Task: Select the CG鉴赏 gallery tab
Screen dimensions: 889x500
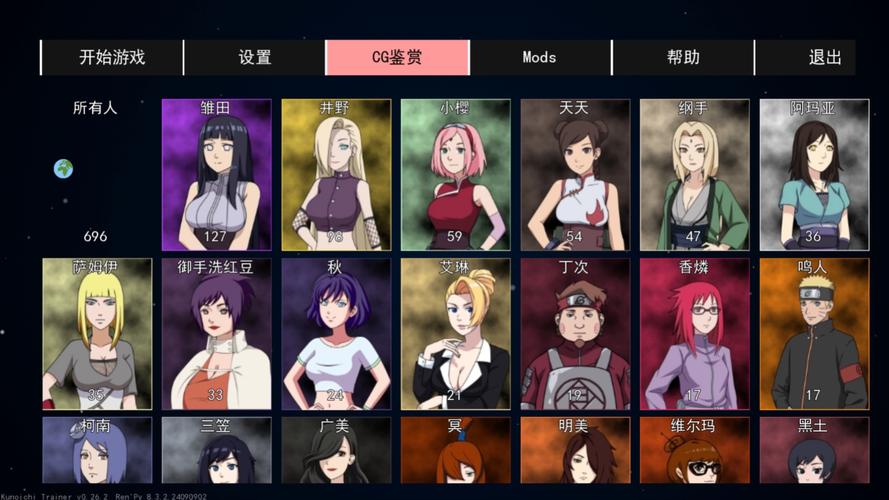Action: point(397,57)
